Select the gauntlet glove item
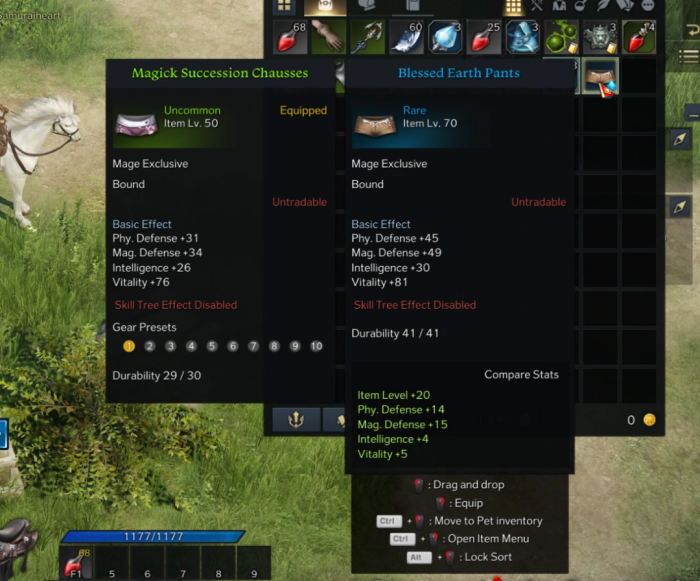Screen dimensions: 700x581 click(328, 37)
